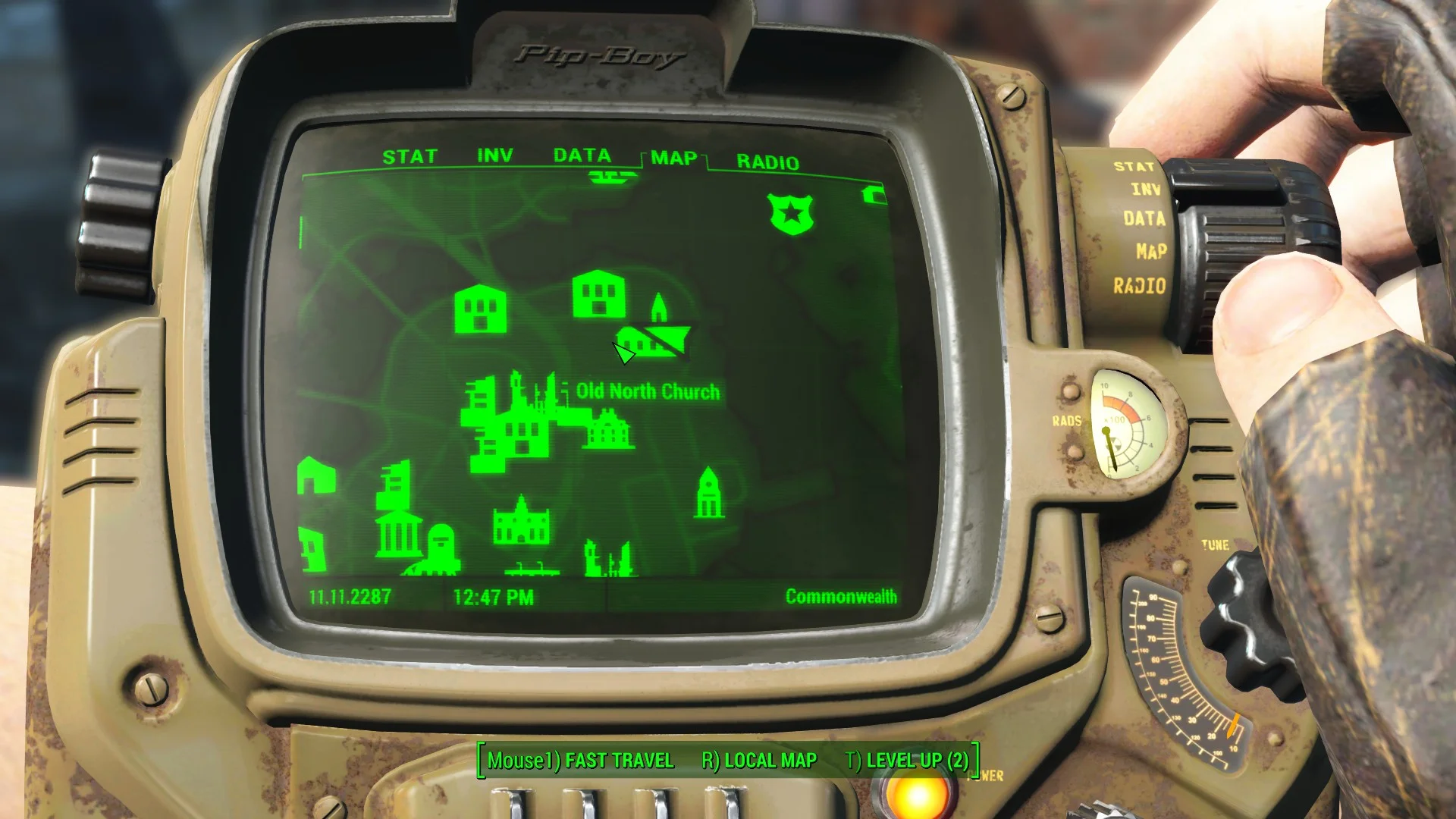Image resolution: width=1456 pixels, height=819 pixels.
Task: Switch to the RADIO tab
Action: coord(766,162)
